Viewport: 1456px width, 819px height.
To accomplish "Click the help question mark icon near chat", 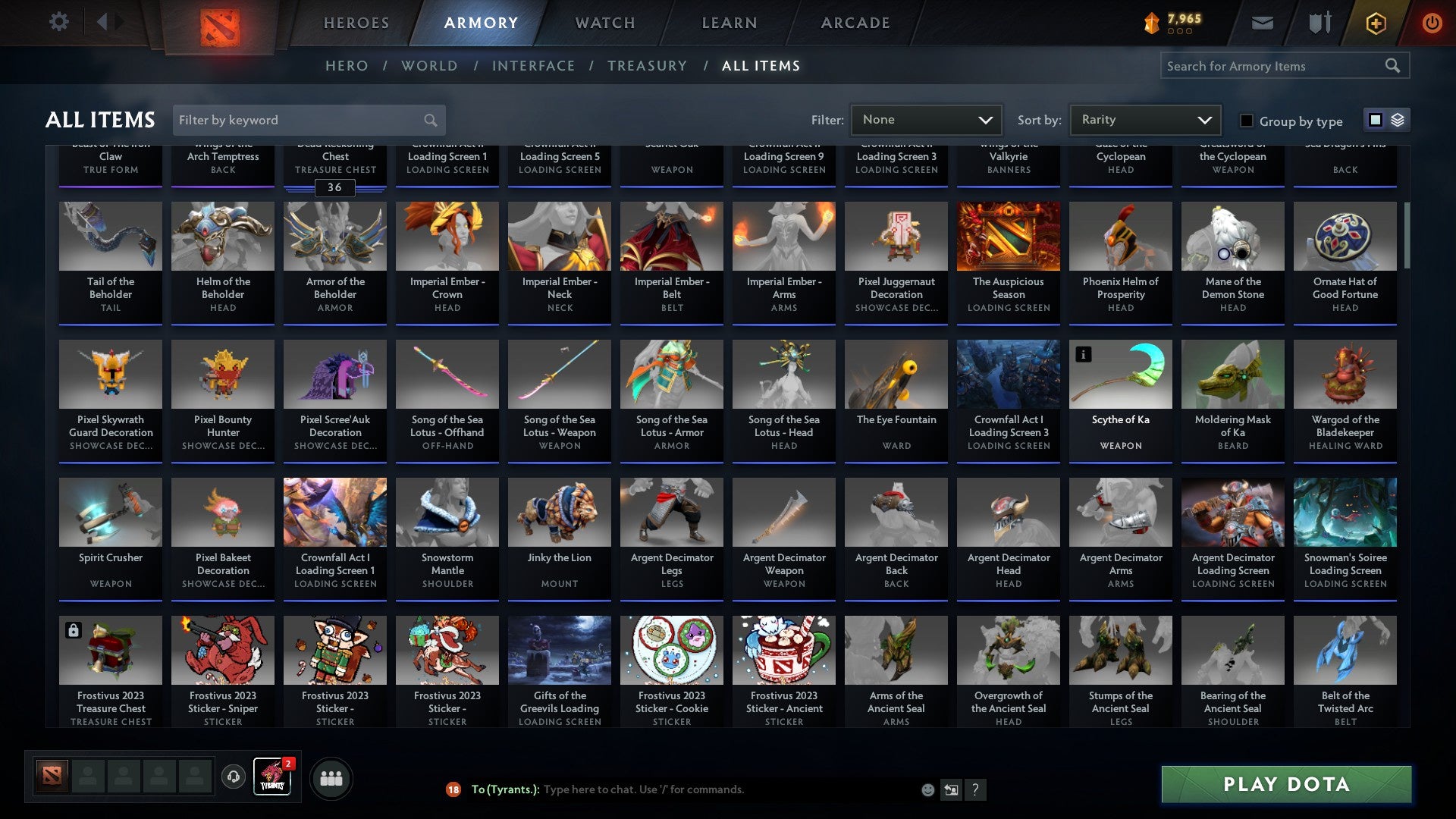I will tap(976, 789).
